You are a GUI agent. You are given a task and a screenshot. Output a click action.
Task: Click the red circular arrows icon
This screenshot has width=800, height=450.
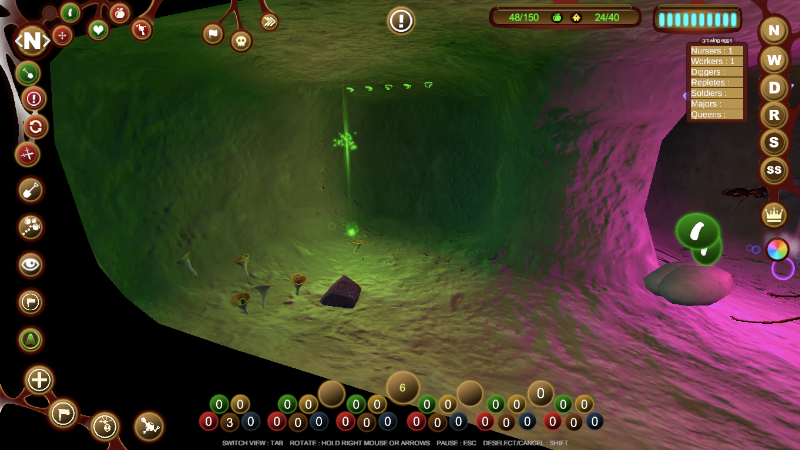(36, 126)
